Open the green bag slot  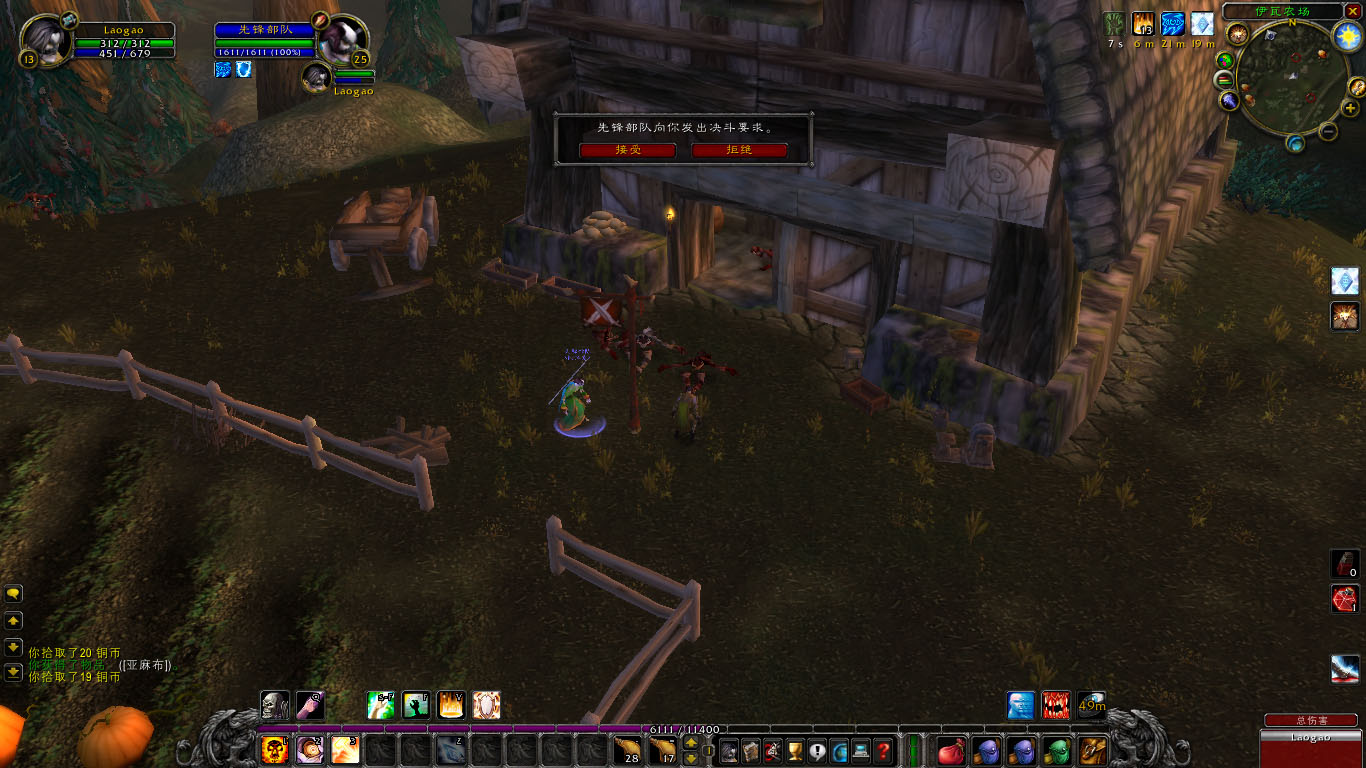[x=1057, y=750]
